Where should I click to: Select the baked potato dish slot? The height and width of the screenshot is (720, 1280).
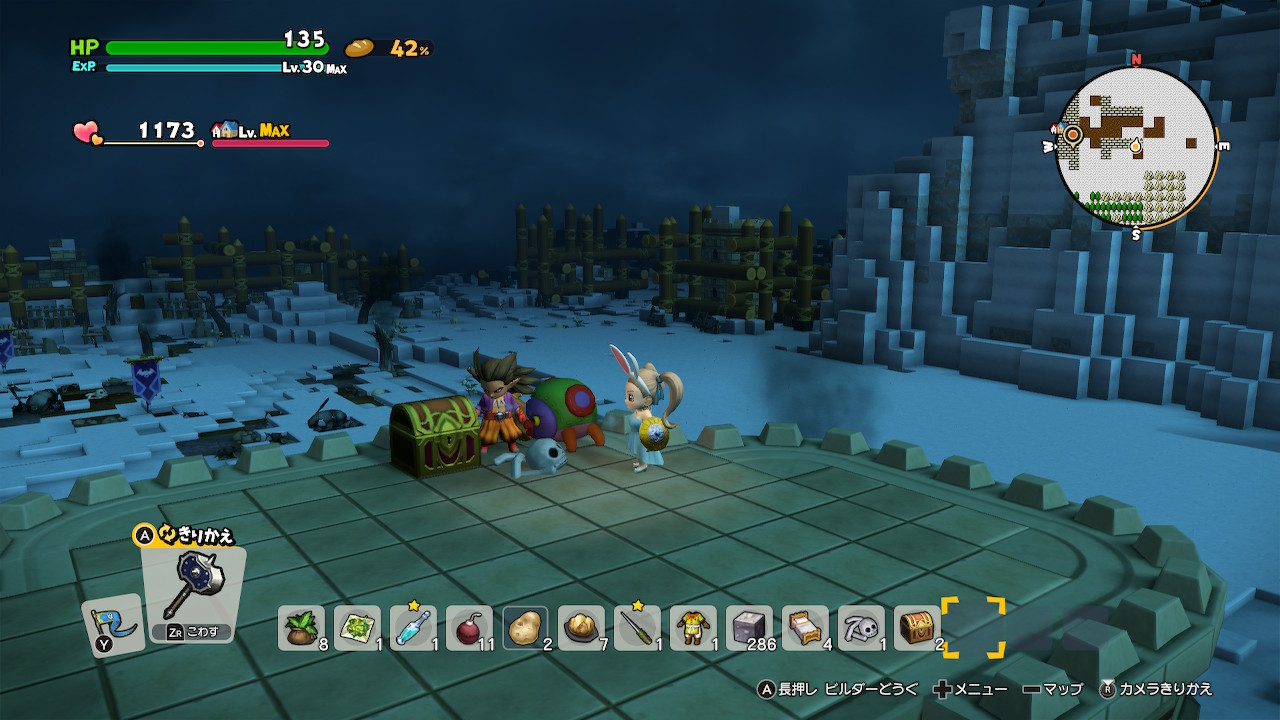pos(581,628)
